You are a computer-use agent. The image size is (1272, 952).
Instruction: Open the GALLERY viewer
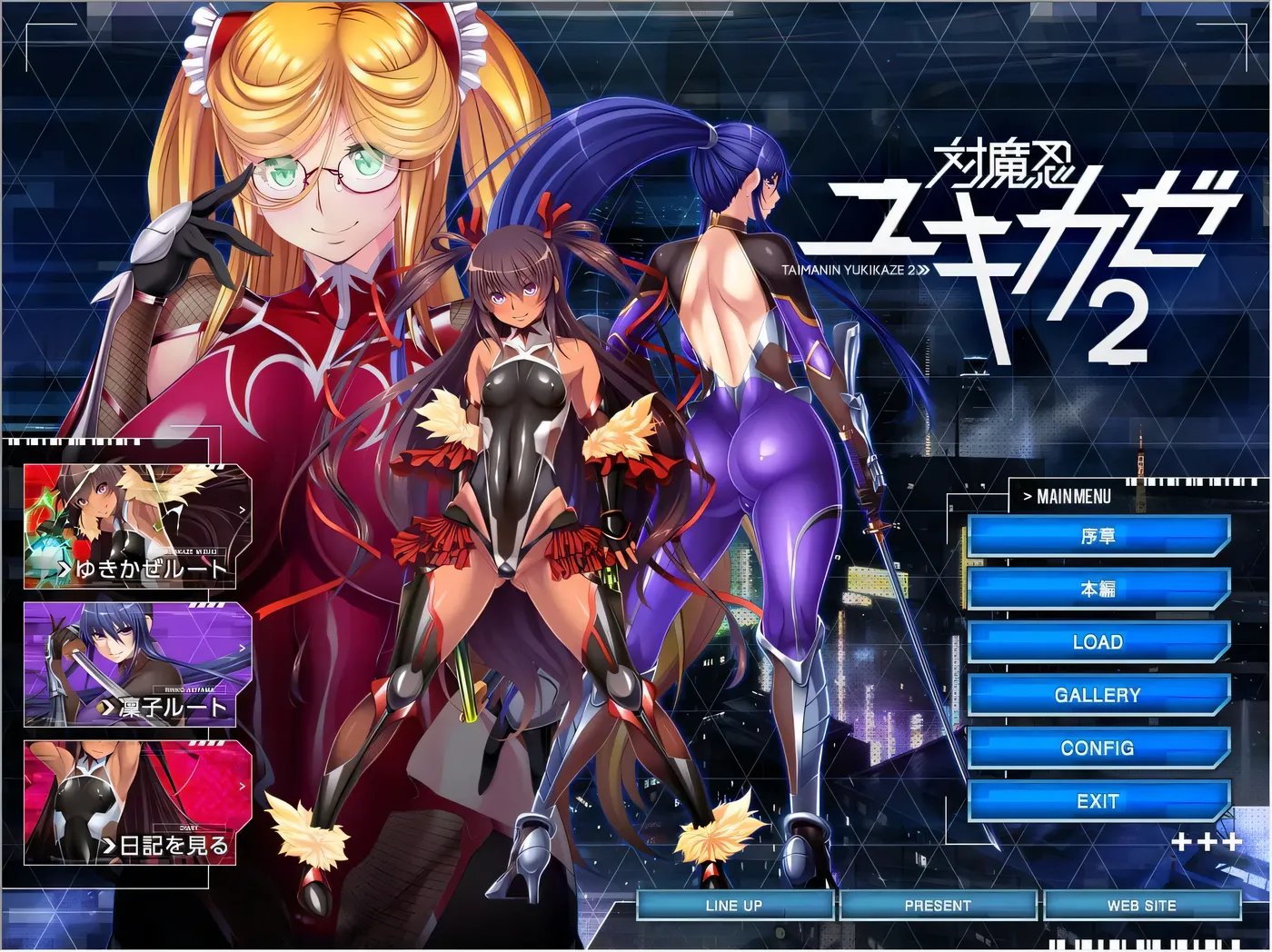pos(1099,695)
